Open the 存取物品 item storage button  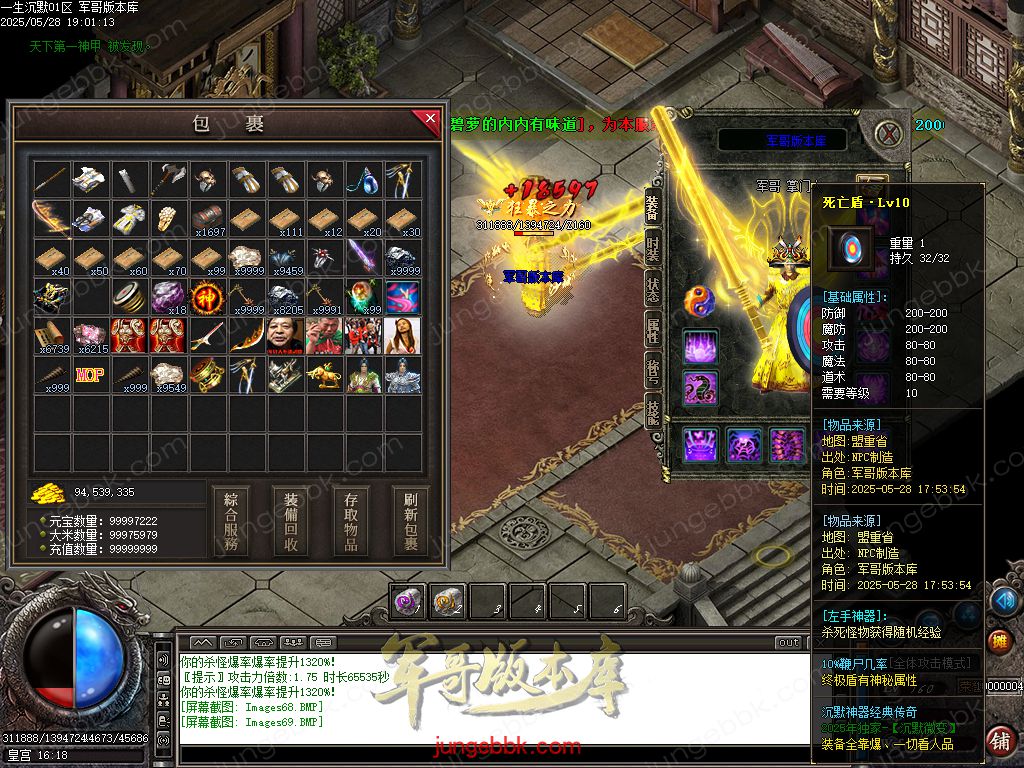point(351,521)
